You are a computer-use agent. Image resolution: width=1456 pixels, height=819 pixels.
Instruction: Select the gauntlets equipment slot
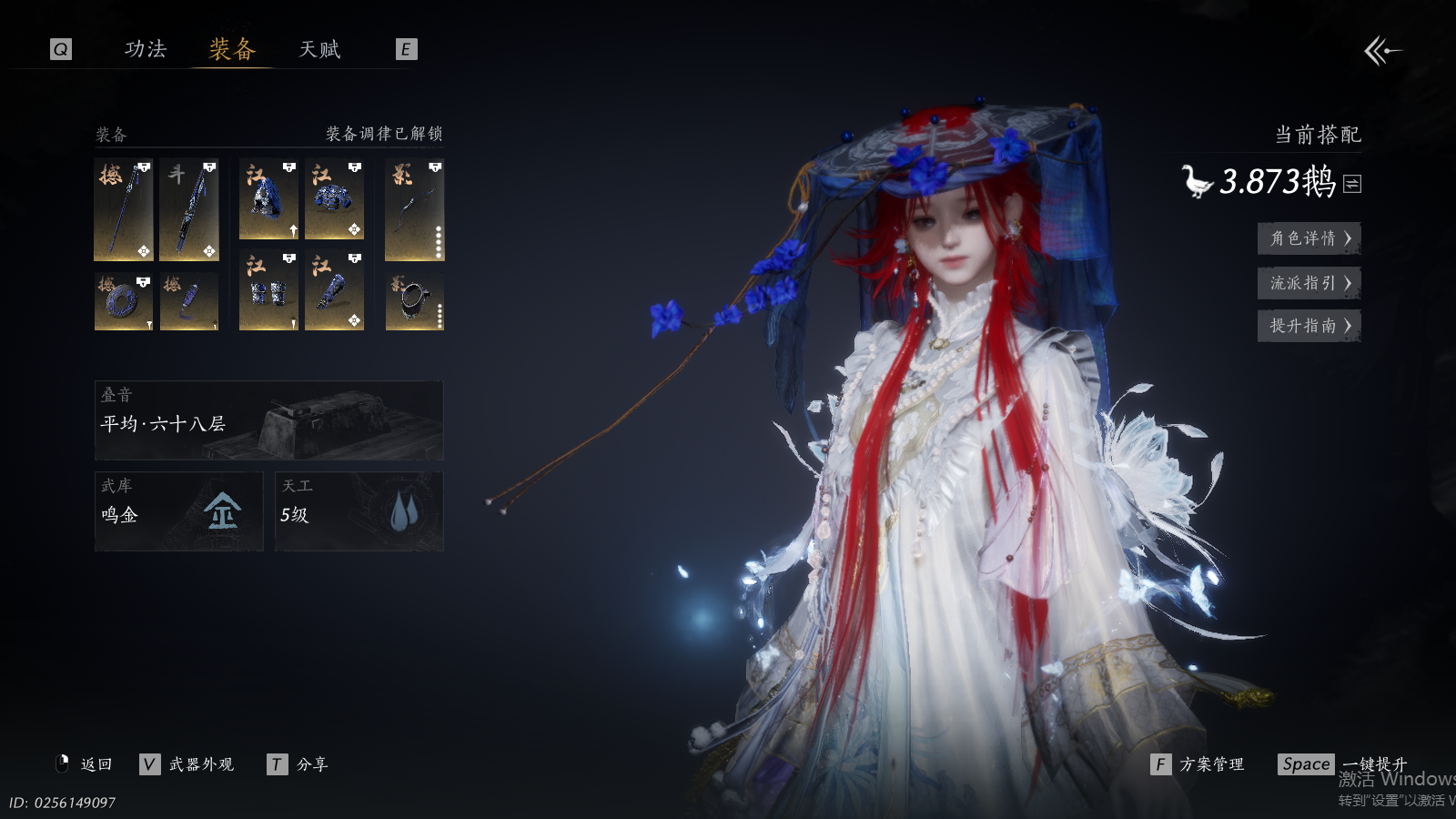tap(268, 291)
